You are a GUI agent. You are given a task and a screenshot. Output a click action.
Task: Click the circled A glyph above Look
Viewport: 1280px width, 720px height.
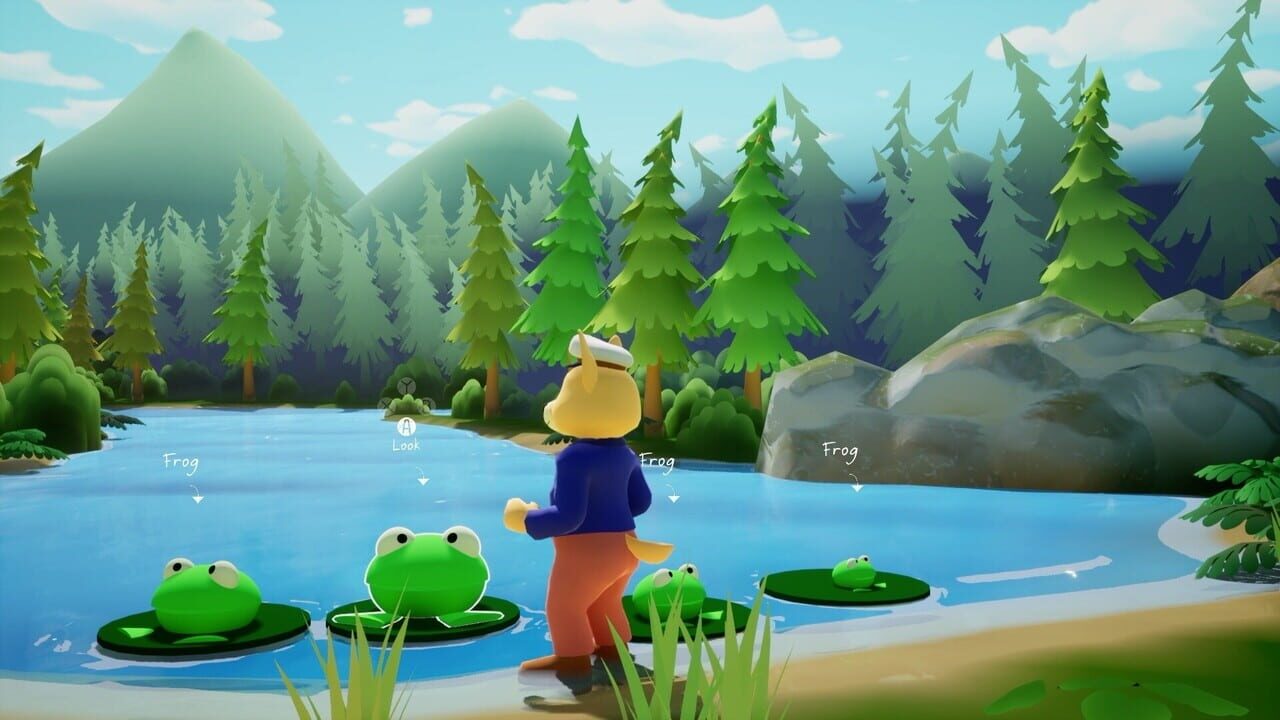[x=405, y=427]
